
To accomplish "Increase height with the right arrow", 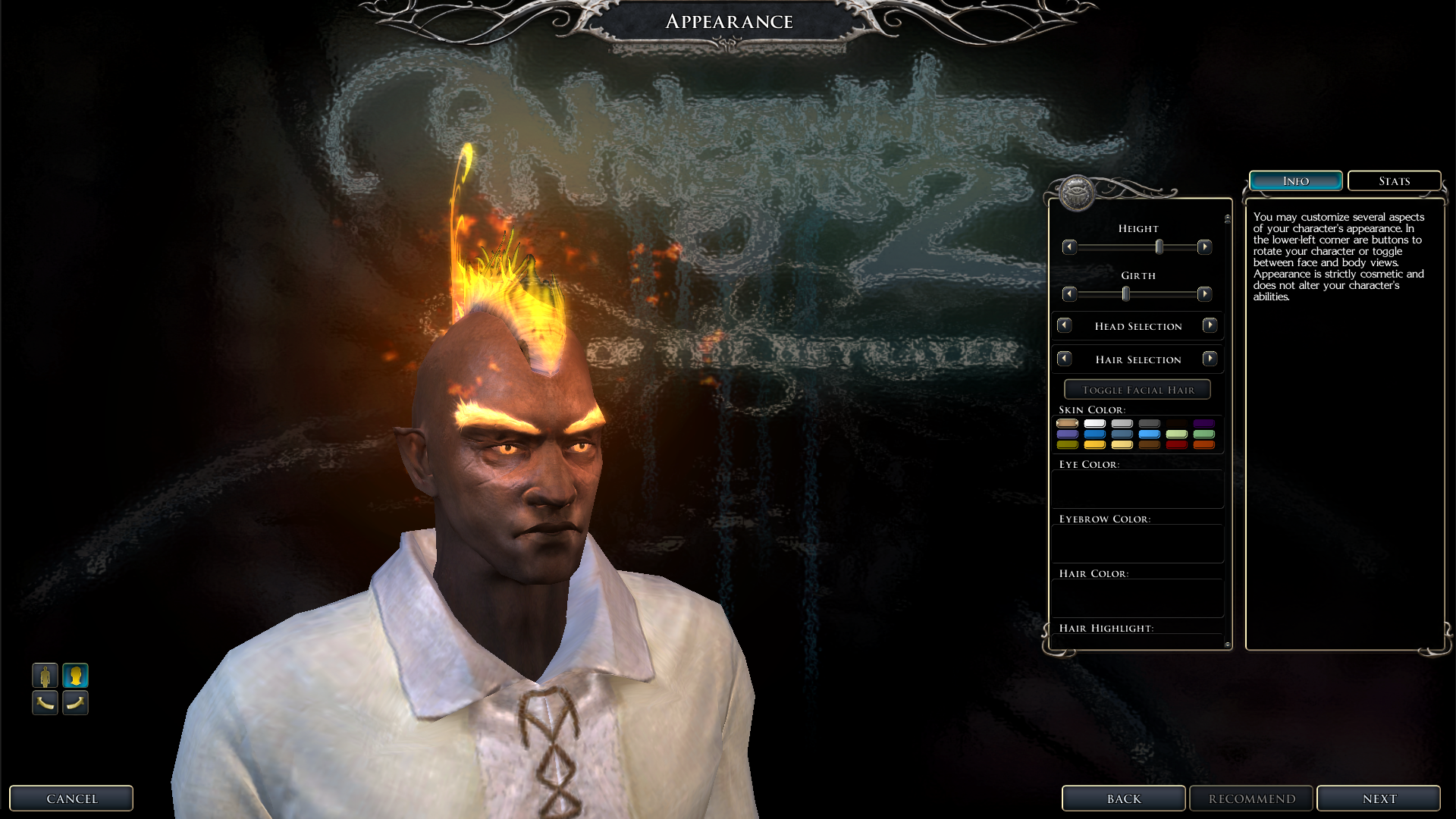I will [x=1204, y=247].
